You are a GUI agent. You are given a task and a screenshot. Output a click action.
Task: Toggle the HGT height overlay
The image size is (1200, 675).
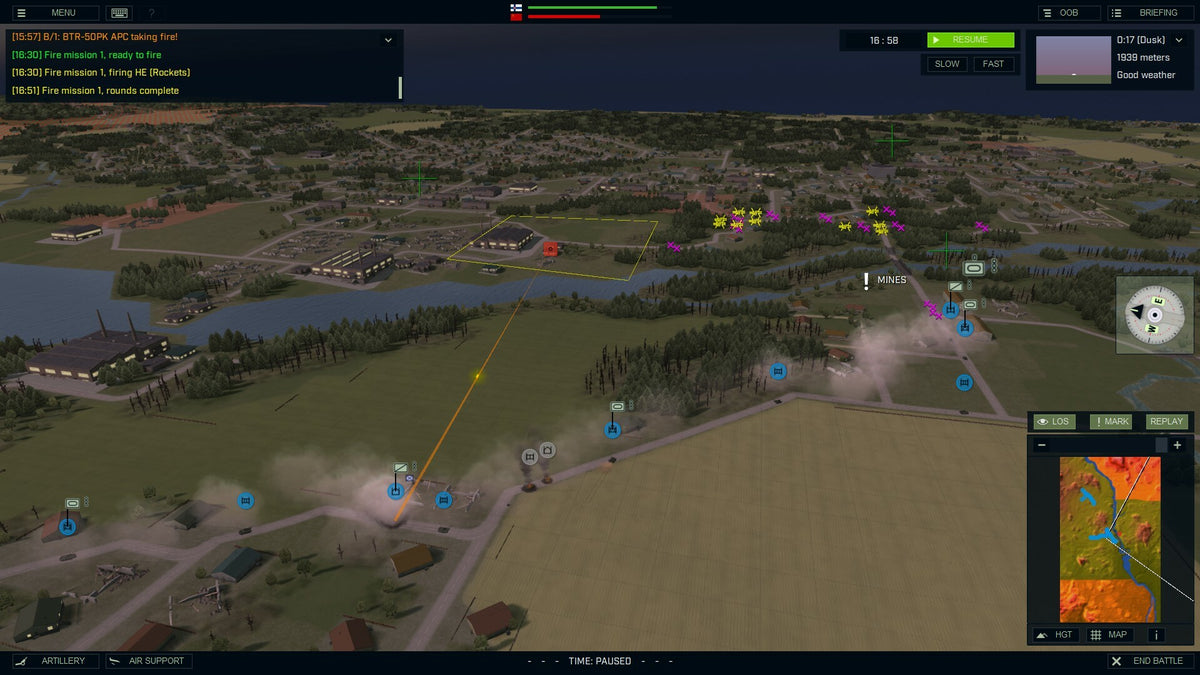point(1056,634)
